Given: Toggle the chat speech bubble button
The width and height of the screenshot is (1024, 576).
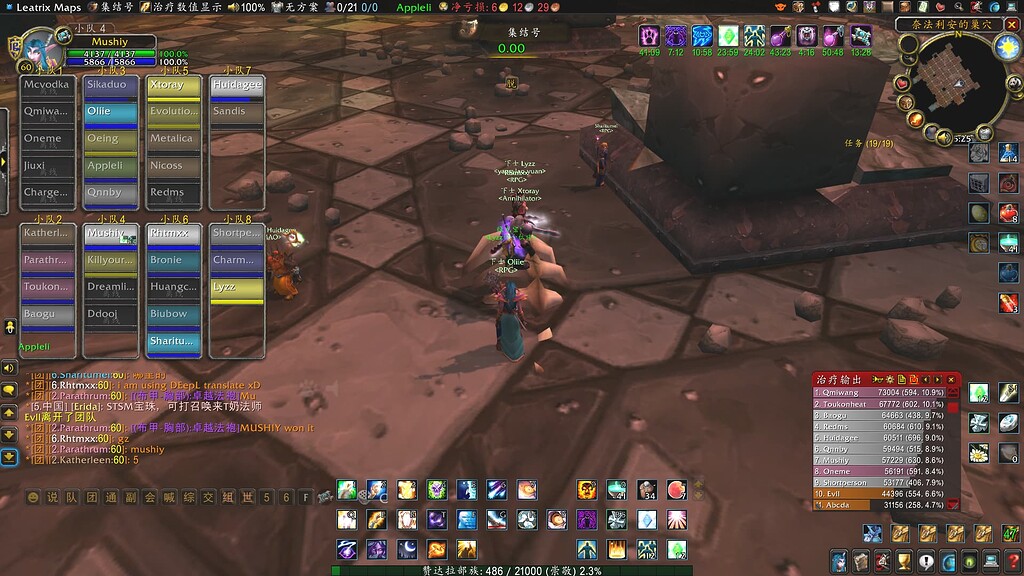Looking at the screenshot, I should point(9,390).
